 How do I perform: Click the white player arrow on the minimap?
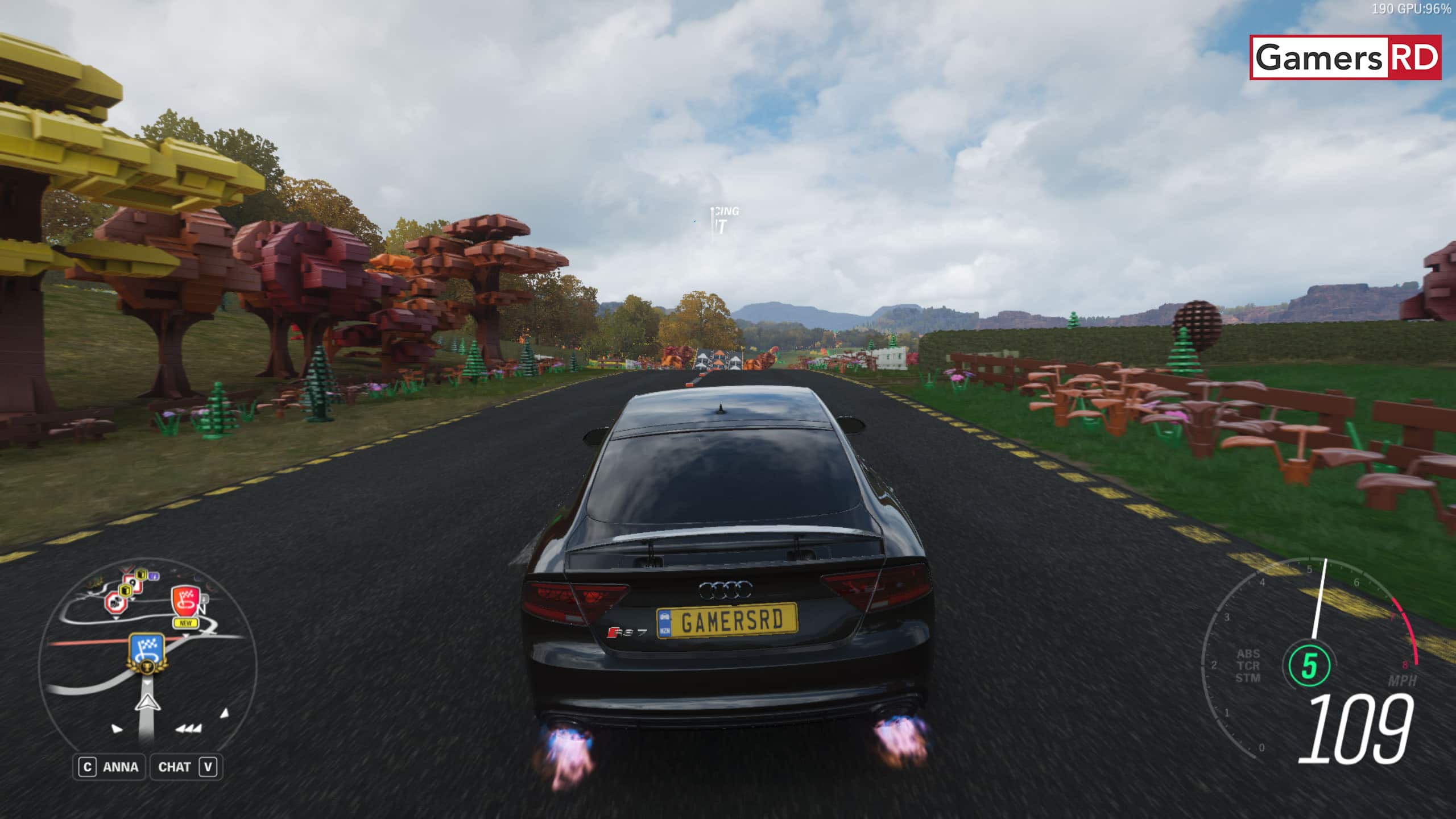coord(147,703)
